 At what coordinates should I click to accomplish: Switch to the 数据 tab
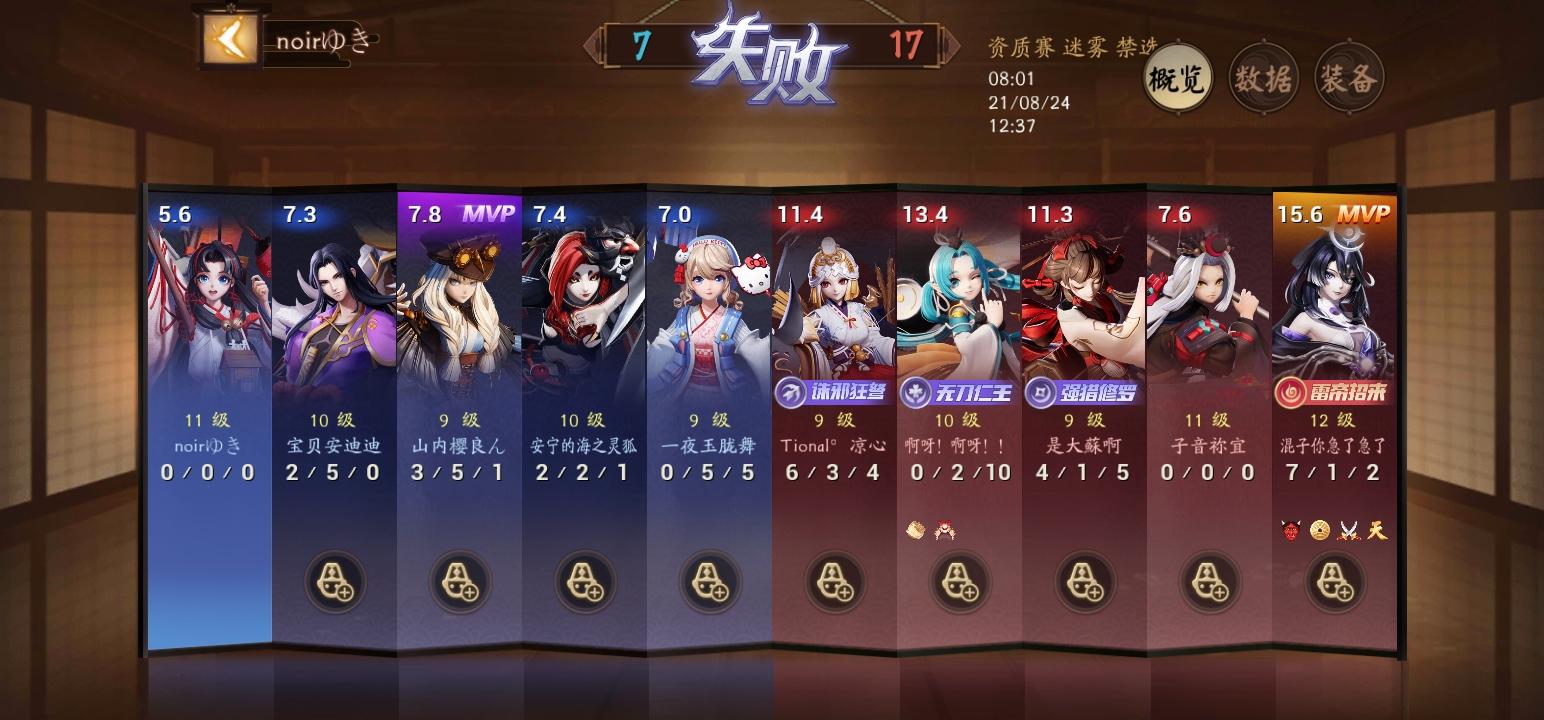[x=1262, y=77]
